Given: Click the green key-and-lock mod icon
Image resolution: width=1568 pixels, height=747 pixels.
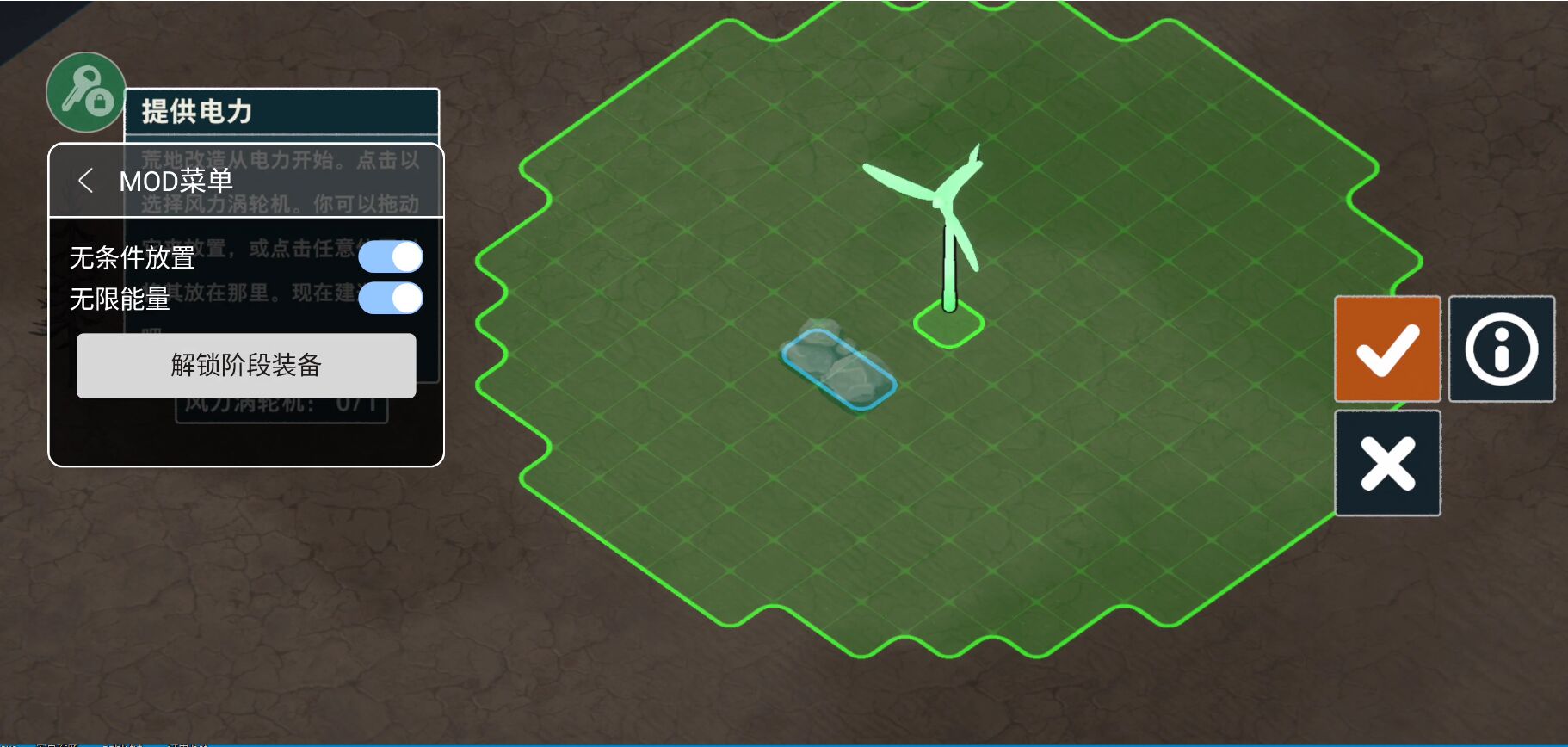Looking at the screenshot, I should [86, 93].
